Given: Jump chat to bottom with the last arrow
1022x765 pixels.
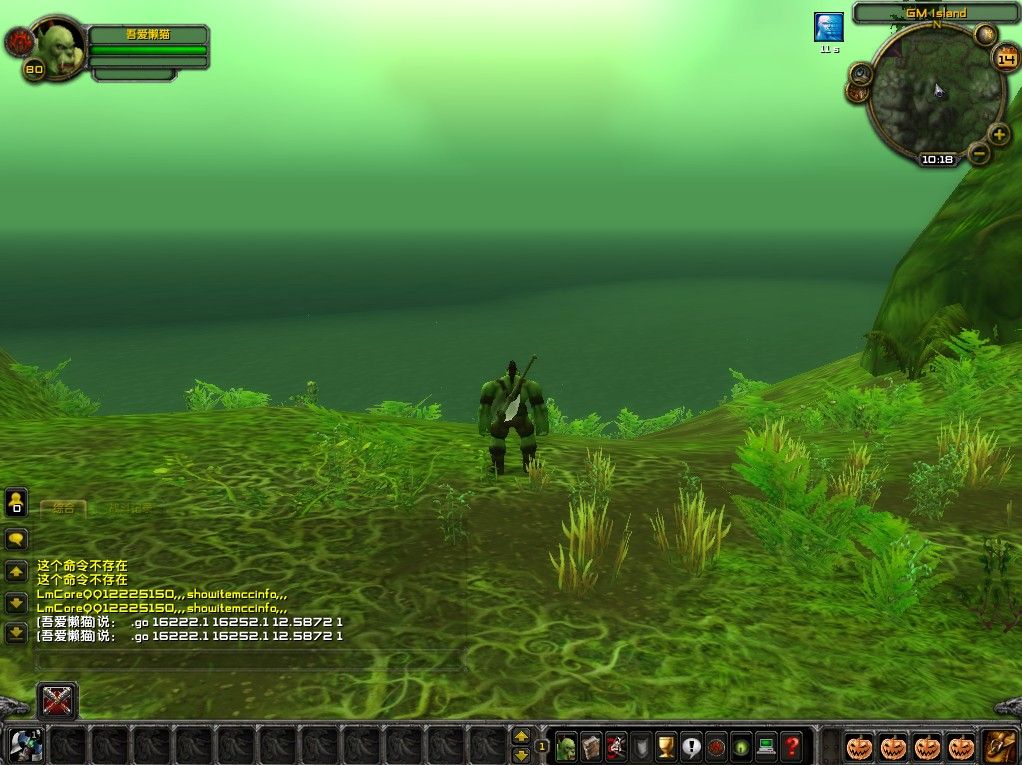Looking at the screenshot, I should tap(16, 633).
